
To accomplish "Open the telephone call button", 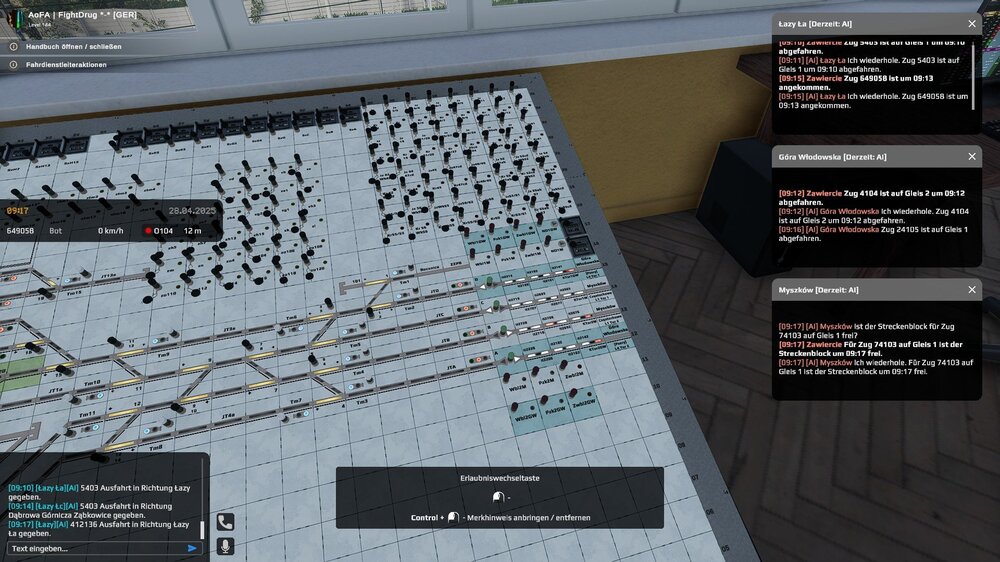I will 225,522.
